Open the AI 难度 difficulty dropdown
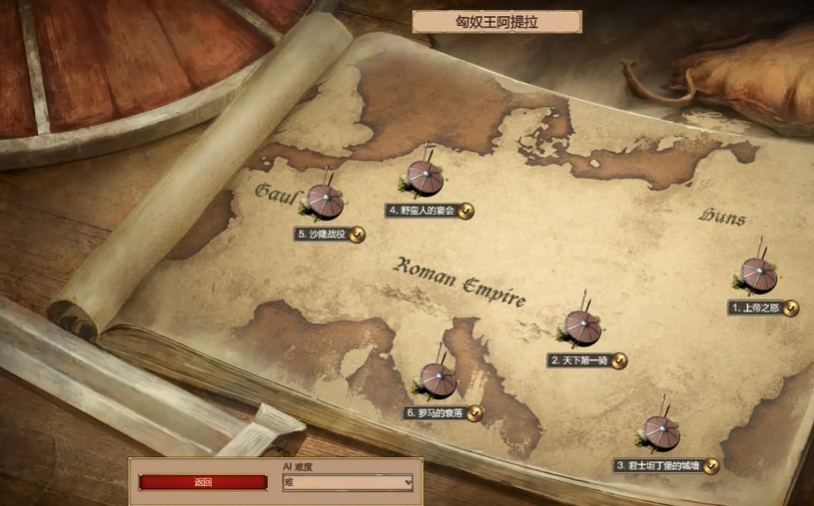814x506 pixels. point(348,483)
